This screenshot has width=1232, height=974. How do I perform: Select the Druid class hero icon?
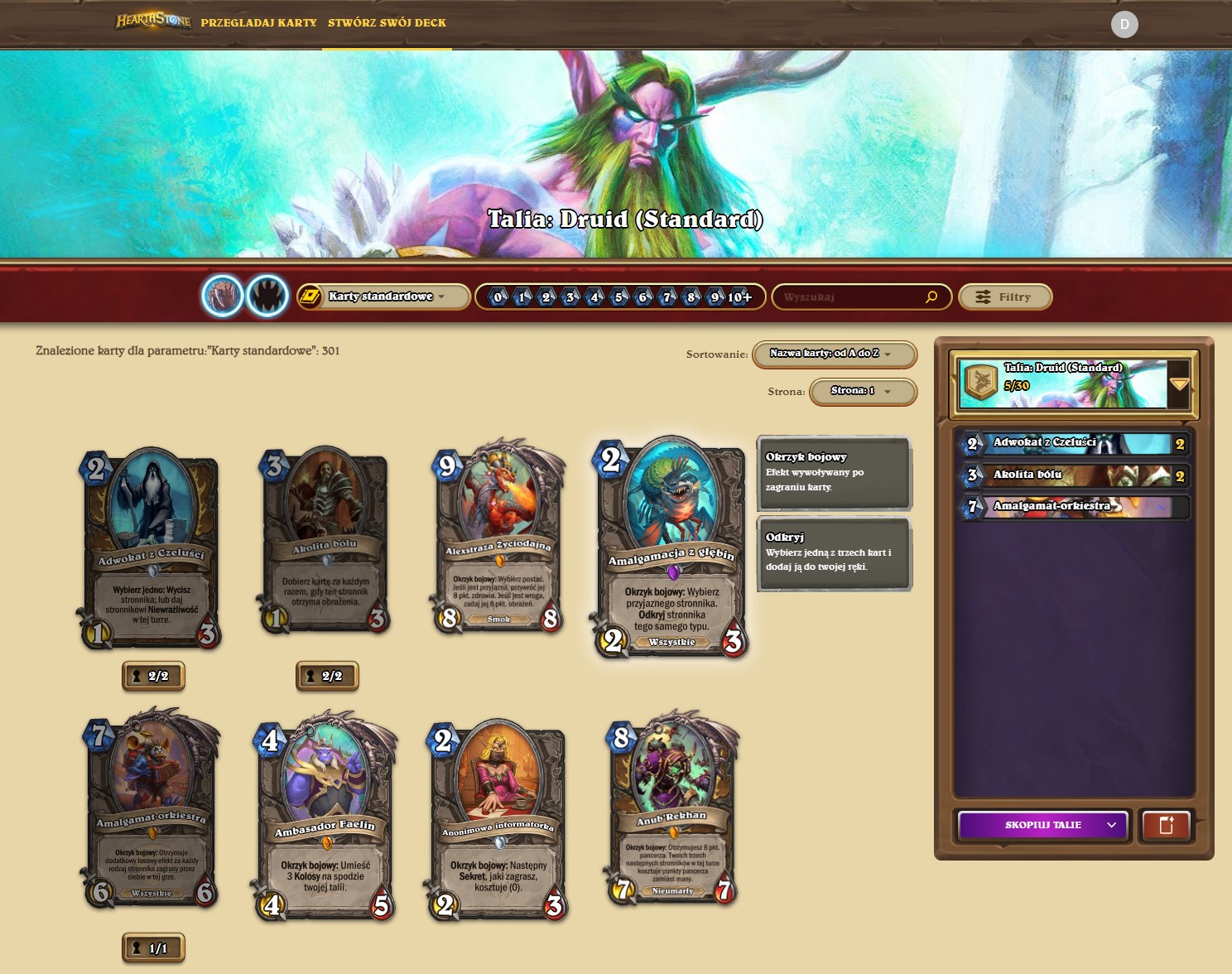coord(224,297)
